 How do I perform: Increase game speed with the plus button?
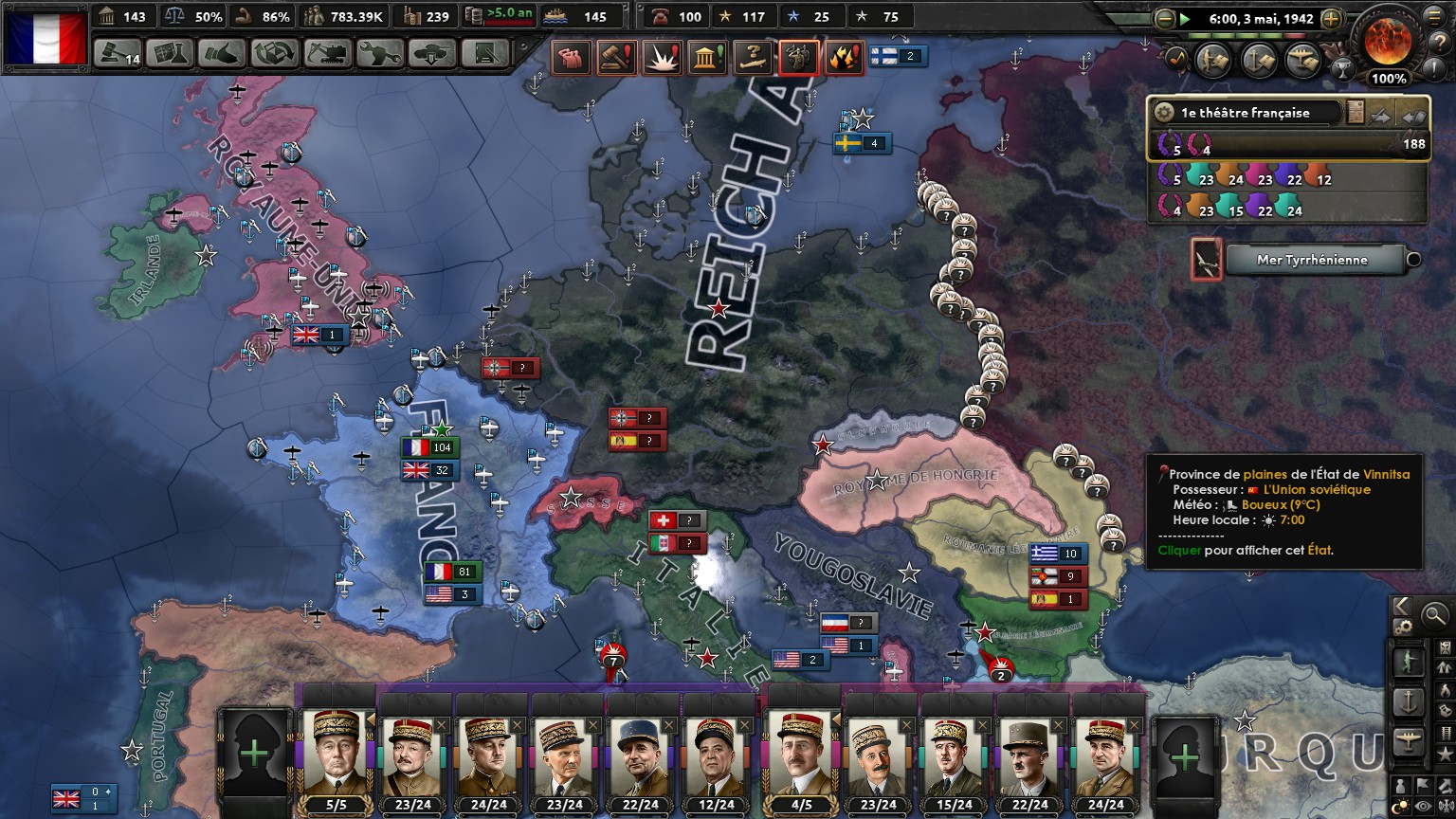[x=1331, y=18]
